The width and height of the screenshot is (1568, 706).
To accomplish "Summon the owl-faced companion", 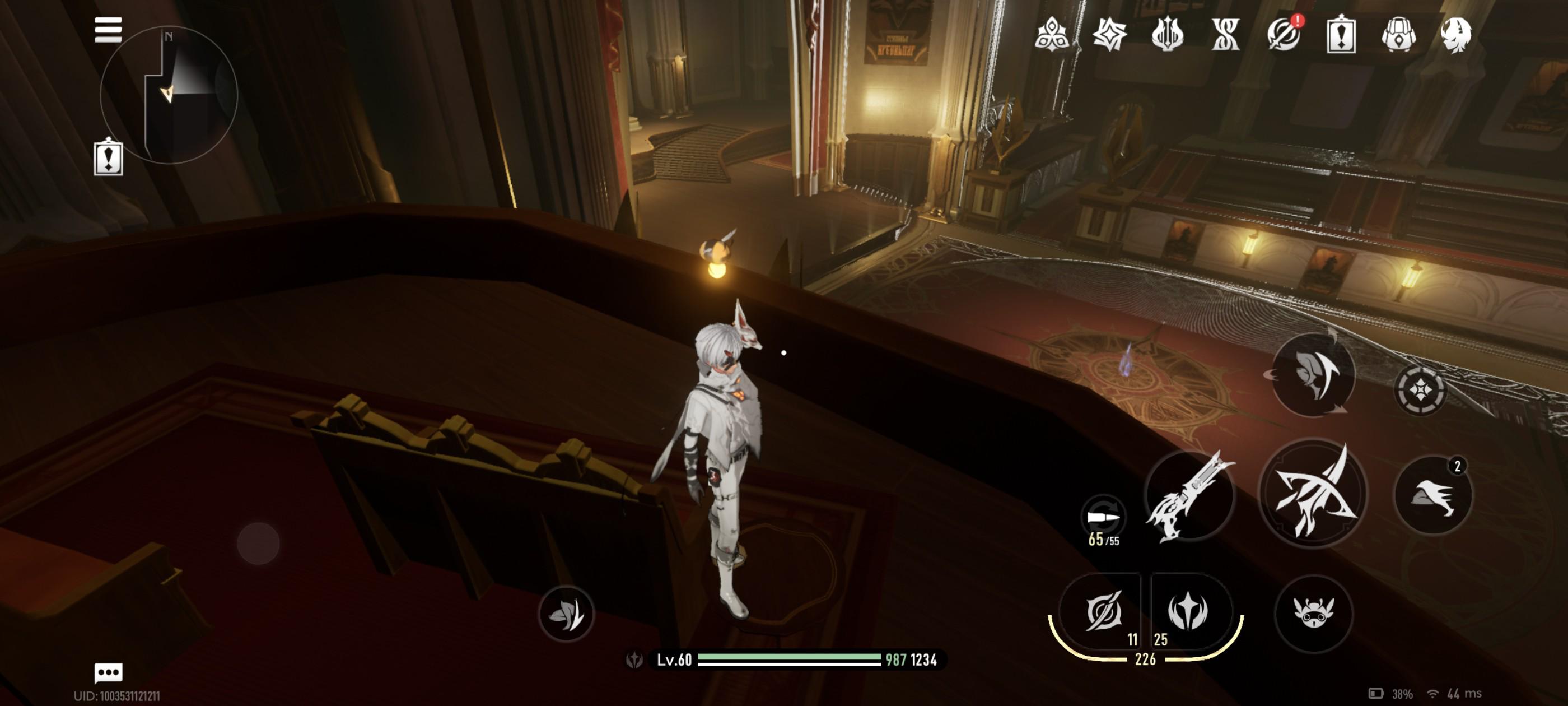I will point(1314,613).
